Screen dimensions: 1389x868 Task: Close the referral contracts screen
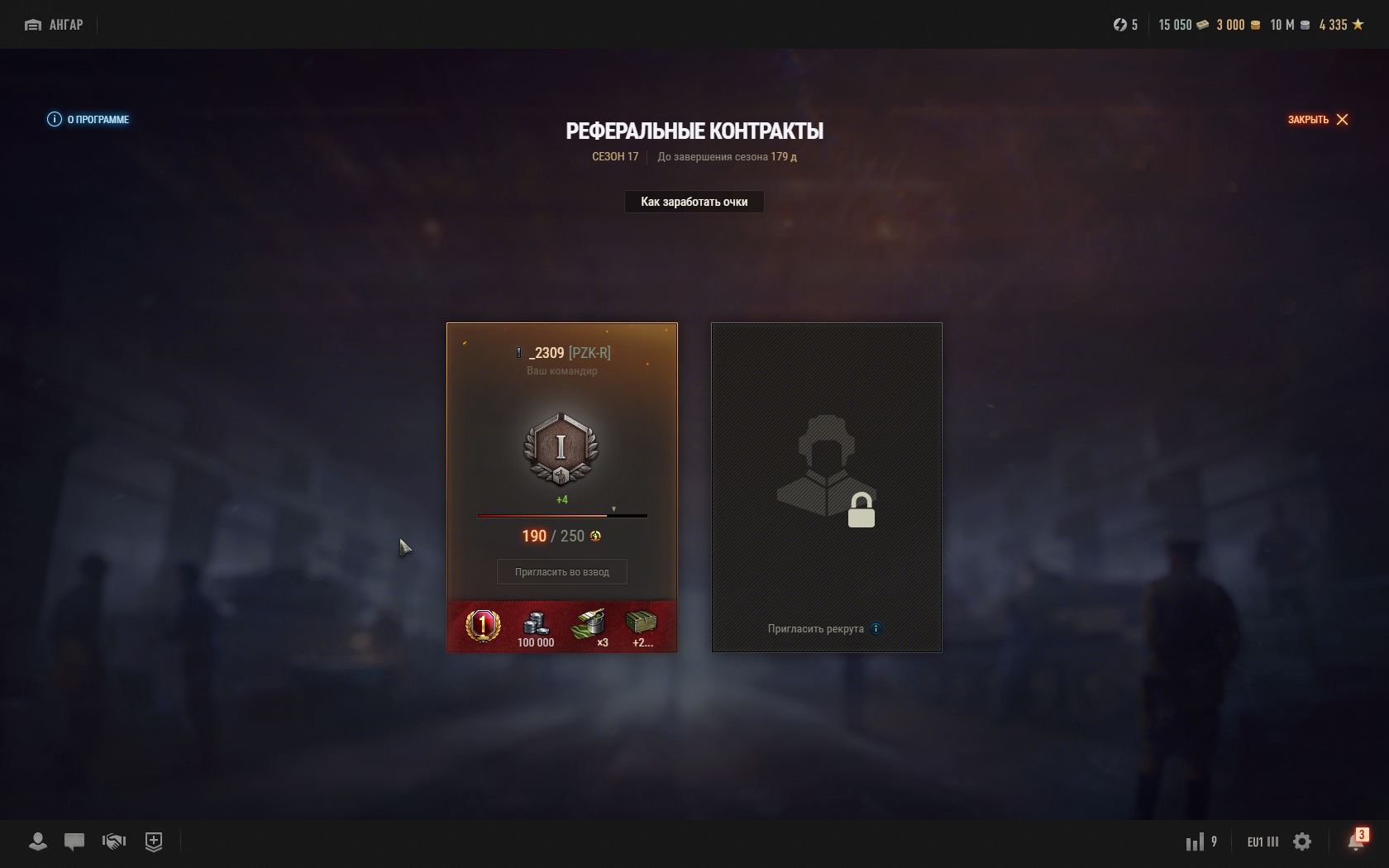[1318, 119]
